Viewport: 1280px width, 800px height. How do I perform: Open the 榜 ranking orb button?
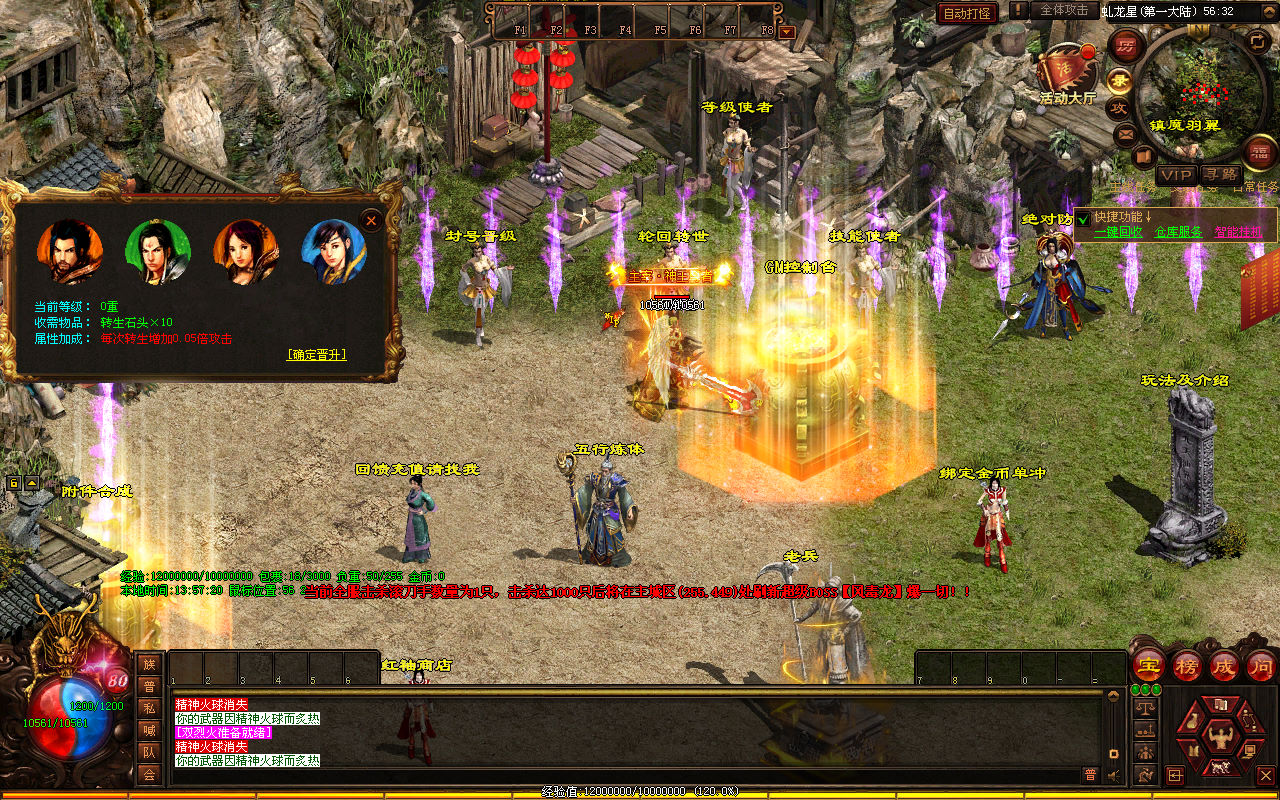[x=1187, y=665]
